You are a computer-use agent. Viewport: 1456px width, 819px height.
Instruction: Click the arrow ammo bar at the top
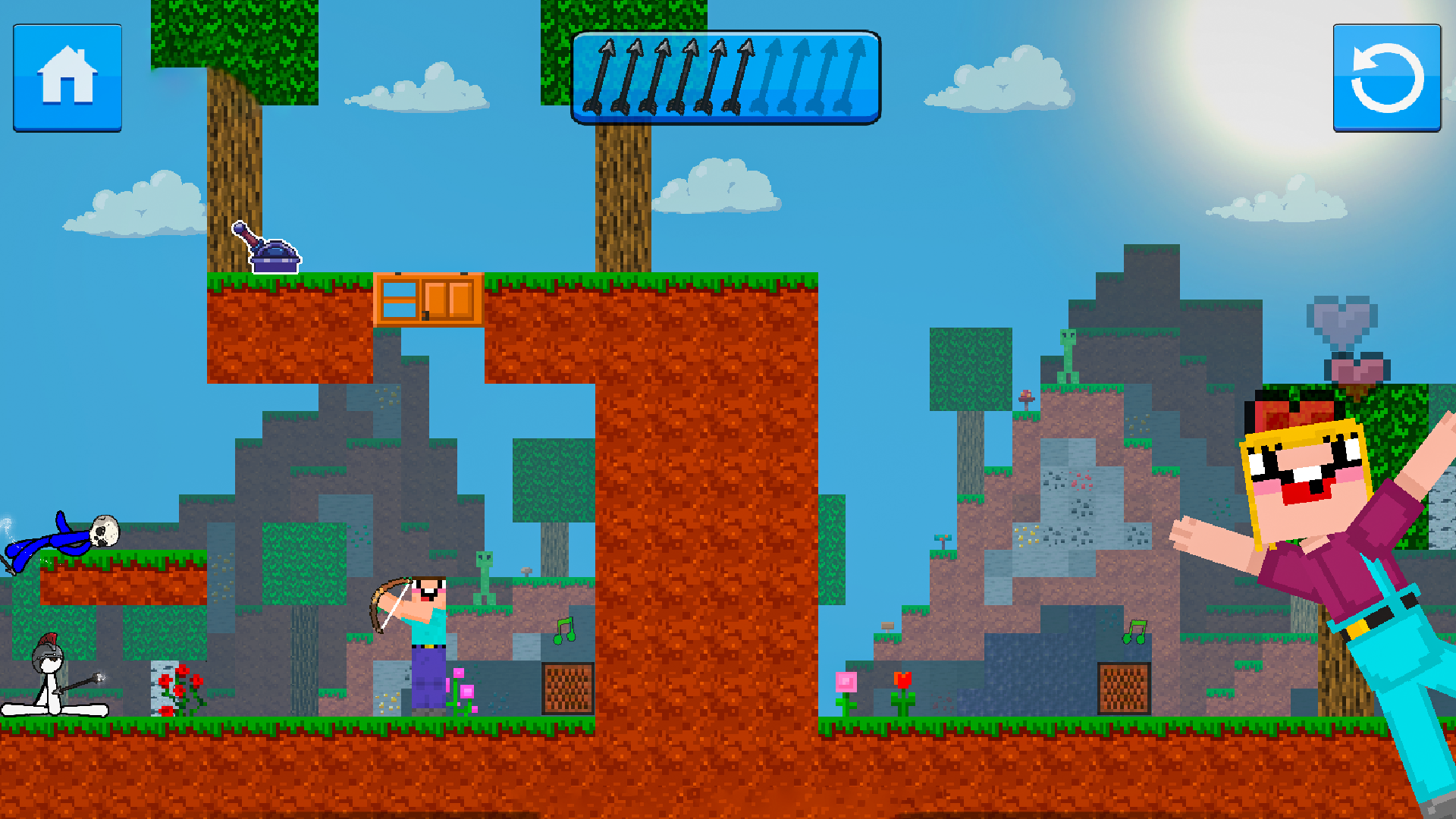[x=726, y=76]
